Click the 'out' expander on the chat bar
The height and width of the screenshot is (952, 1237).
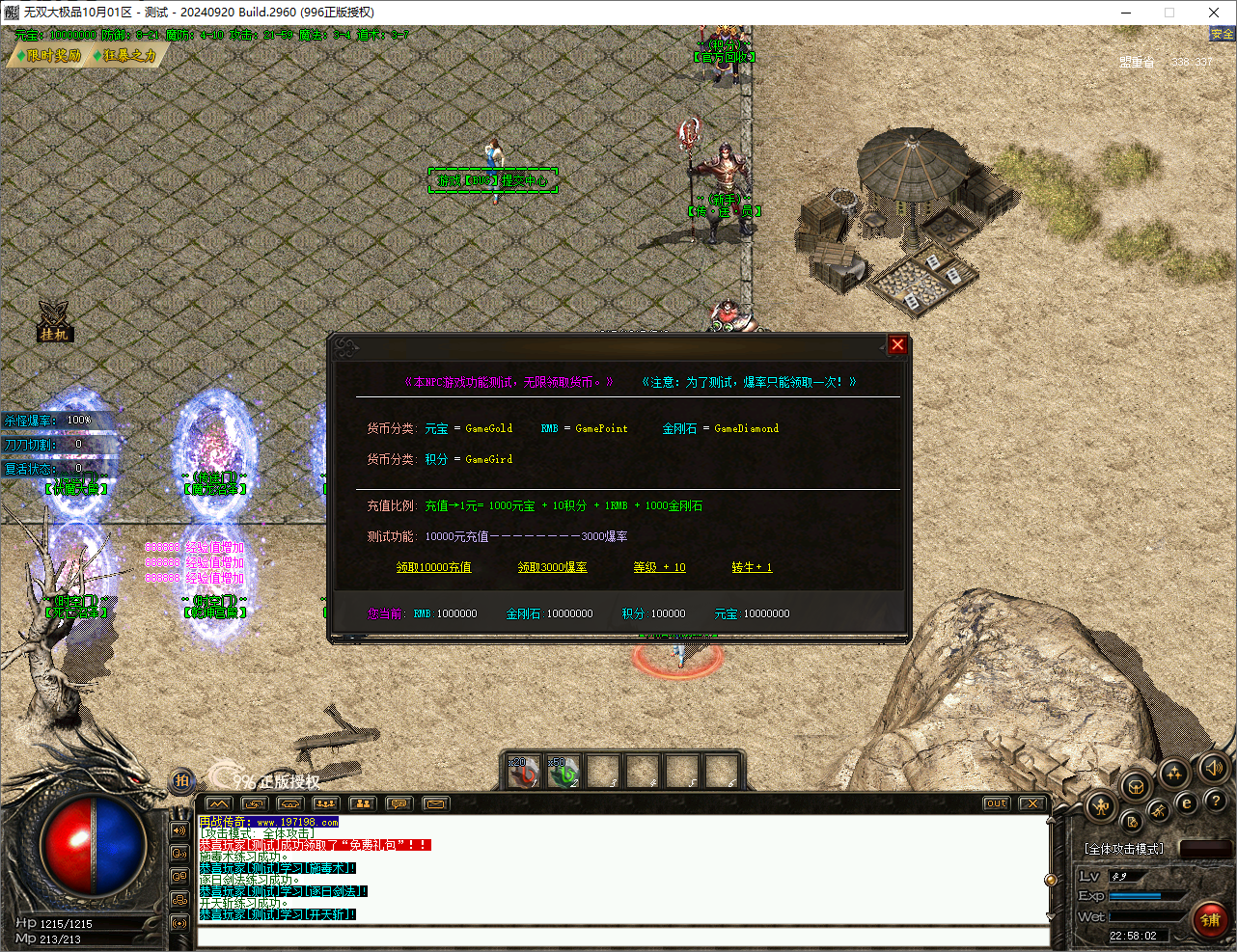click(995, 802)
